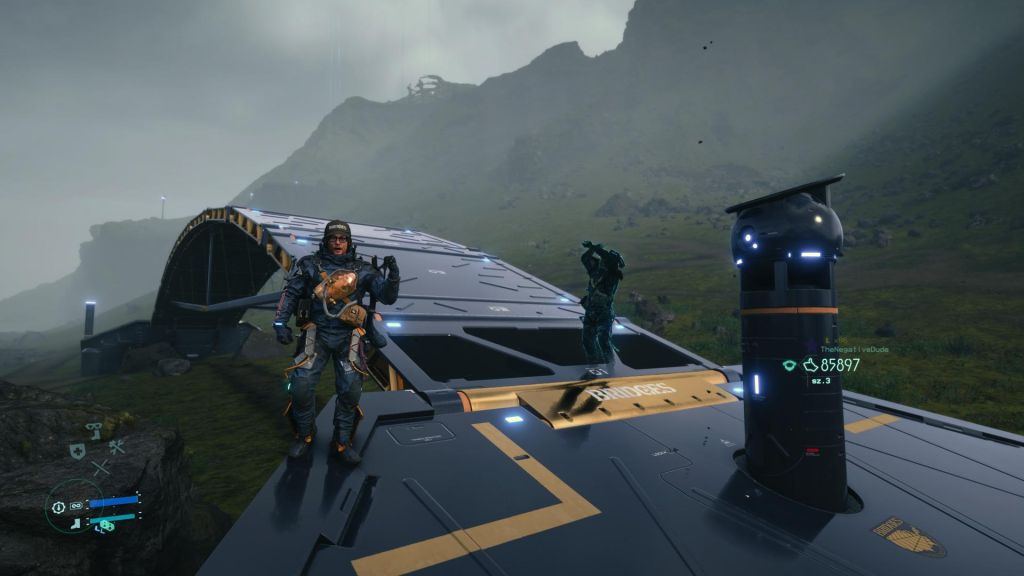
Task: Select the TheNegativeDude structure owner label
Action: [x=853, y=349]
